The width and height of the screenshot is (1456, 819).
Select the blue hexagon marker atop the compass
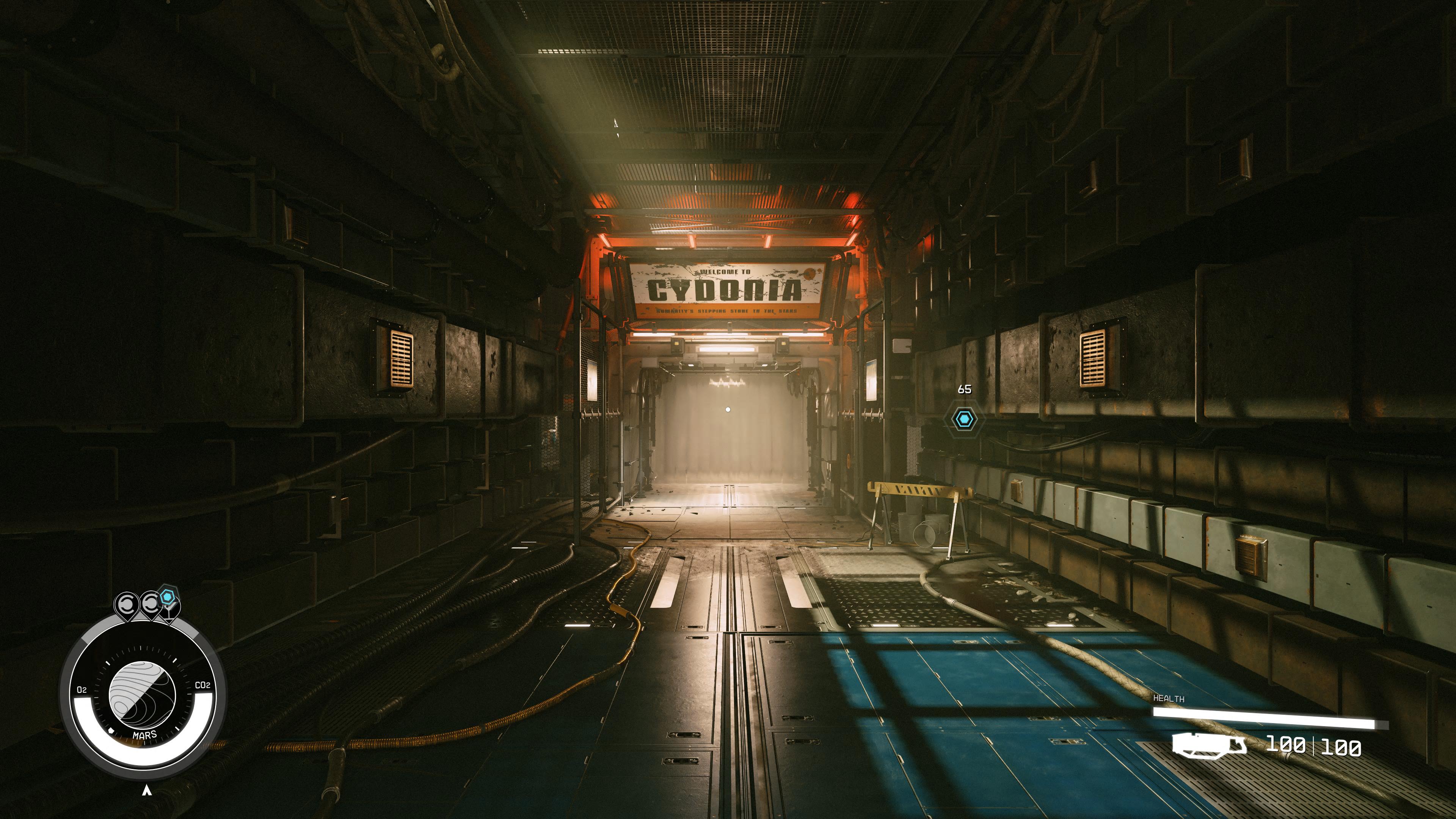tap(167, 596)
